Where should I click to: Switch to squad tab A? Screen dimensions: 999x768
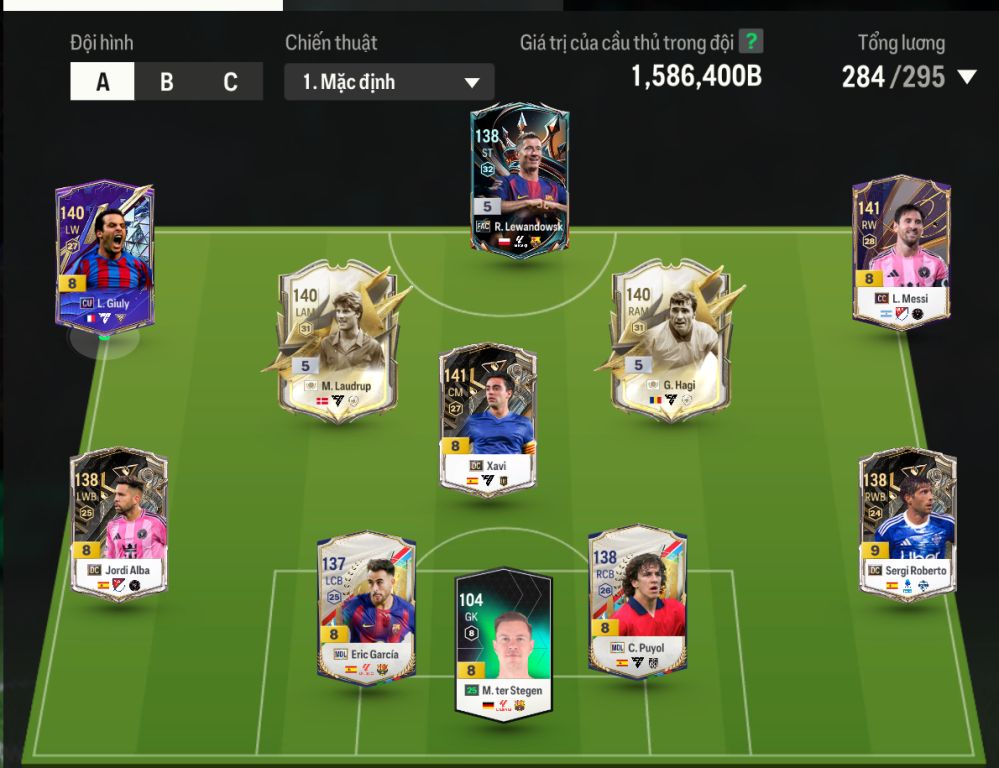coord(102,82)
